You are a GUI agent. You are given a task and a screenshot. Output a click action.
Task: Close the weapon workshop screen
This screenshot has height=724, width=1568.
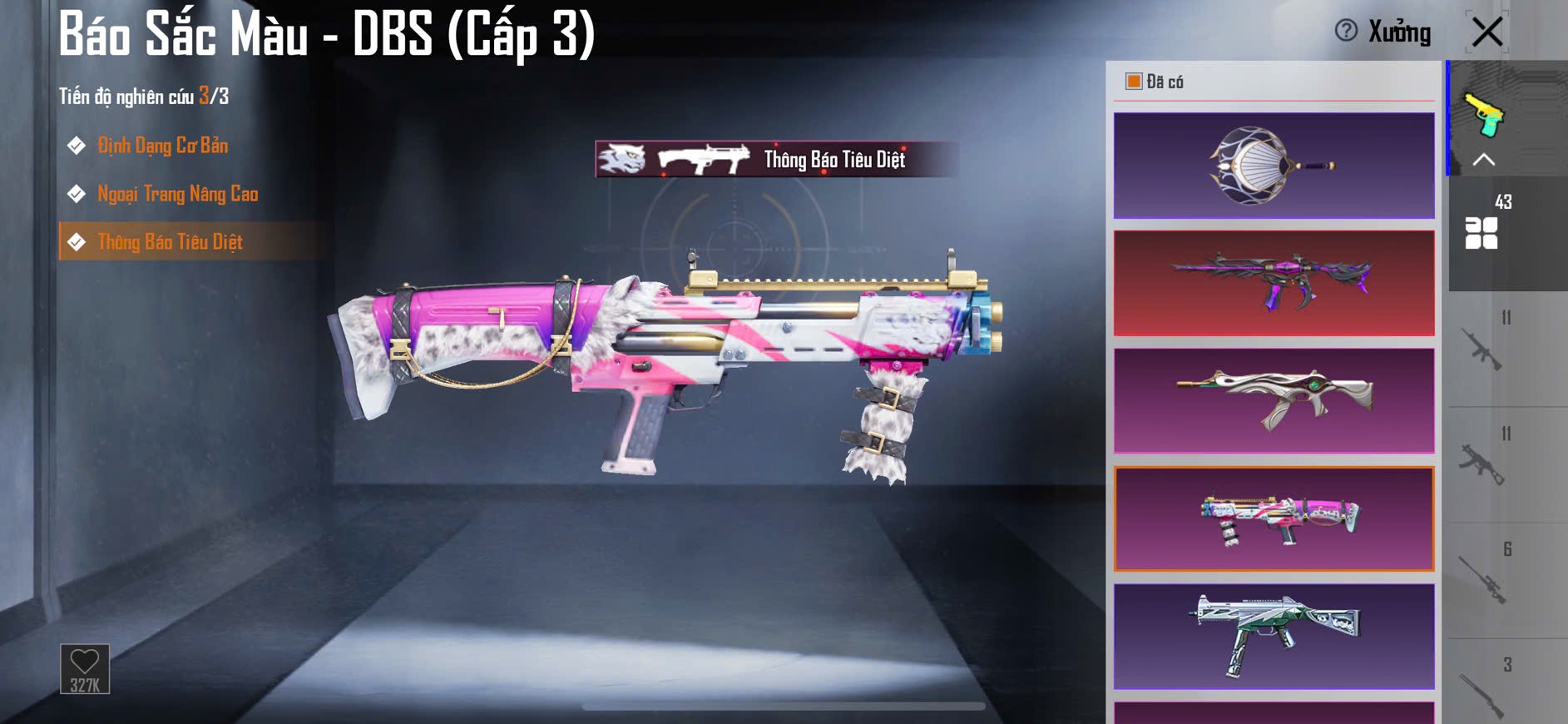point(1486,32)
